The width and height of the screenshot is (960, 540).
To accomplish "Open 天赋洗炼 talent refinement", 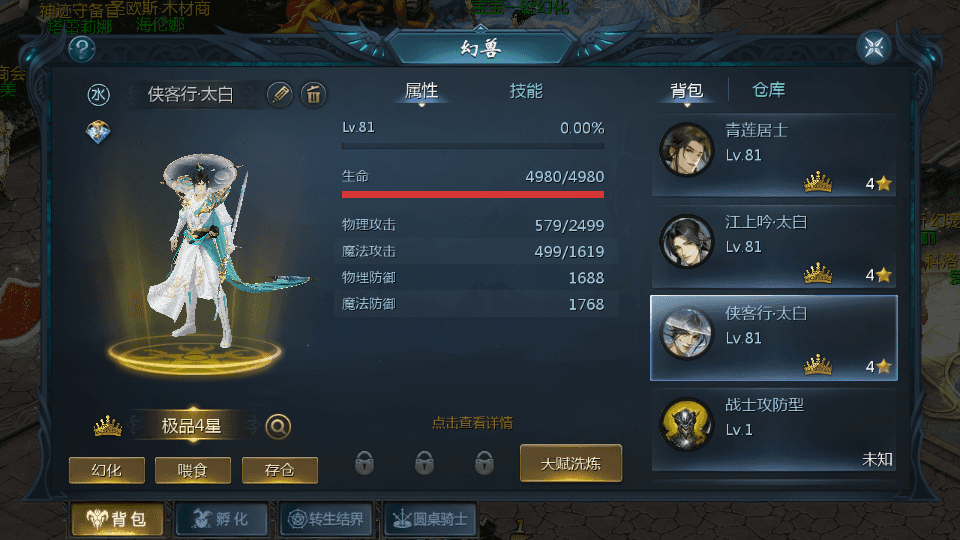I will tap(571, 464).
